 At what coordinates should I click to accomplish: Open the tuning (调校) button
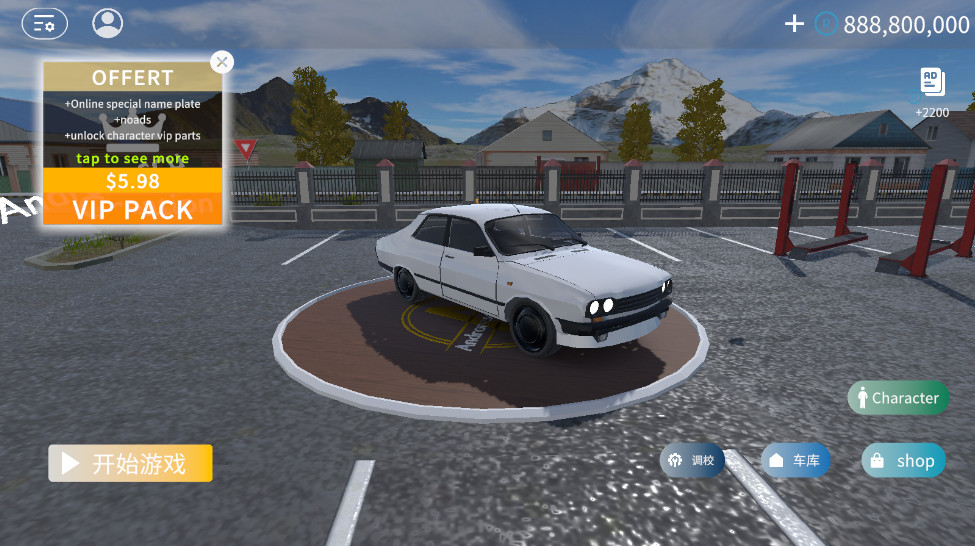pyautogui.click(x=692, y=460)
